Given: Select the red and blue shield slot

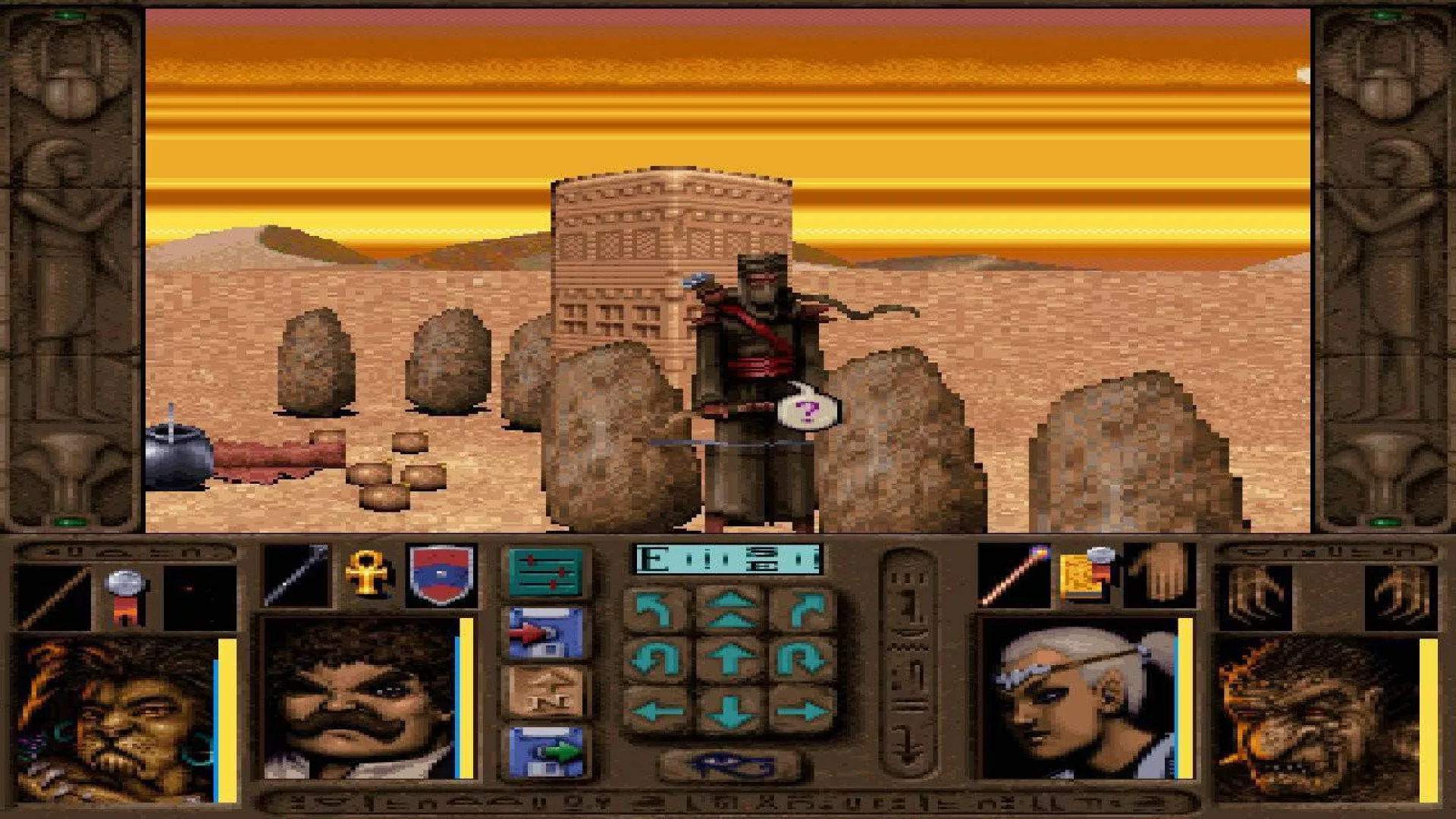Looking at the screenshot, I should [441, 575].
